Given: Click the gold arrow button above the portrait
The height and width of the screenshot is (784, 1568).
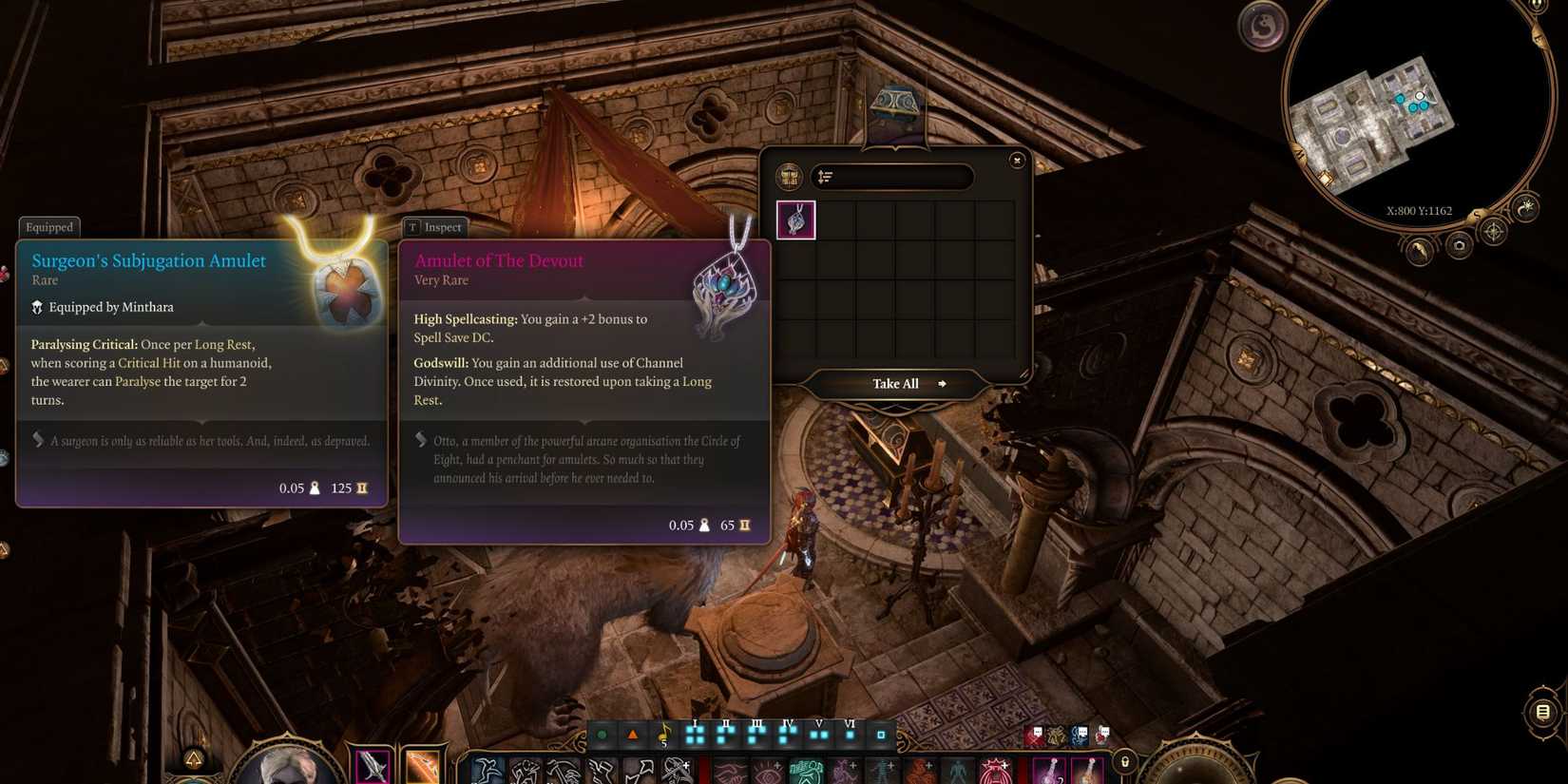Looking at the screenshot, I should (x=194, y=758).
